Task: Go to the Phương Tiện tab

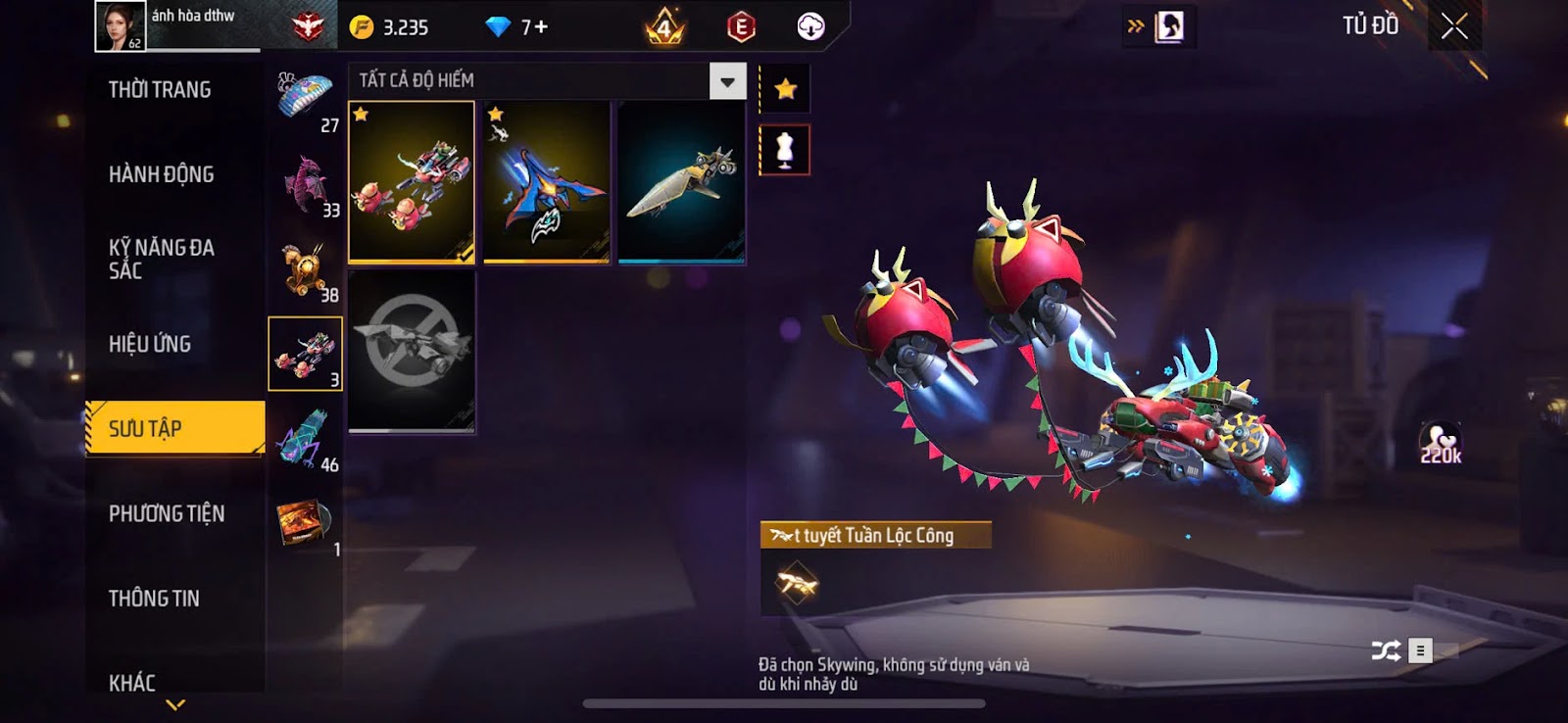Action: click(x=167, y=513)
